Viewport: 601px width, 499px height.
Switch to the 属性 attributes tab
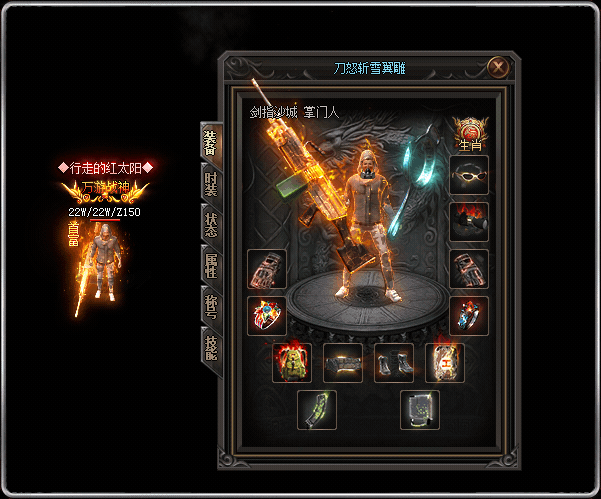click(x=210, y=265)
